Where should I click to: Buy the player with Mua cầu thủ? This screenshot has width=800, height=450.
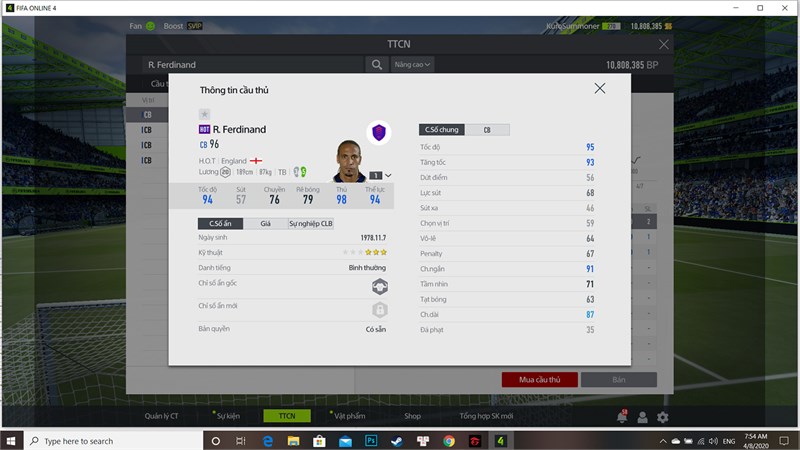pos(539,380)
